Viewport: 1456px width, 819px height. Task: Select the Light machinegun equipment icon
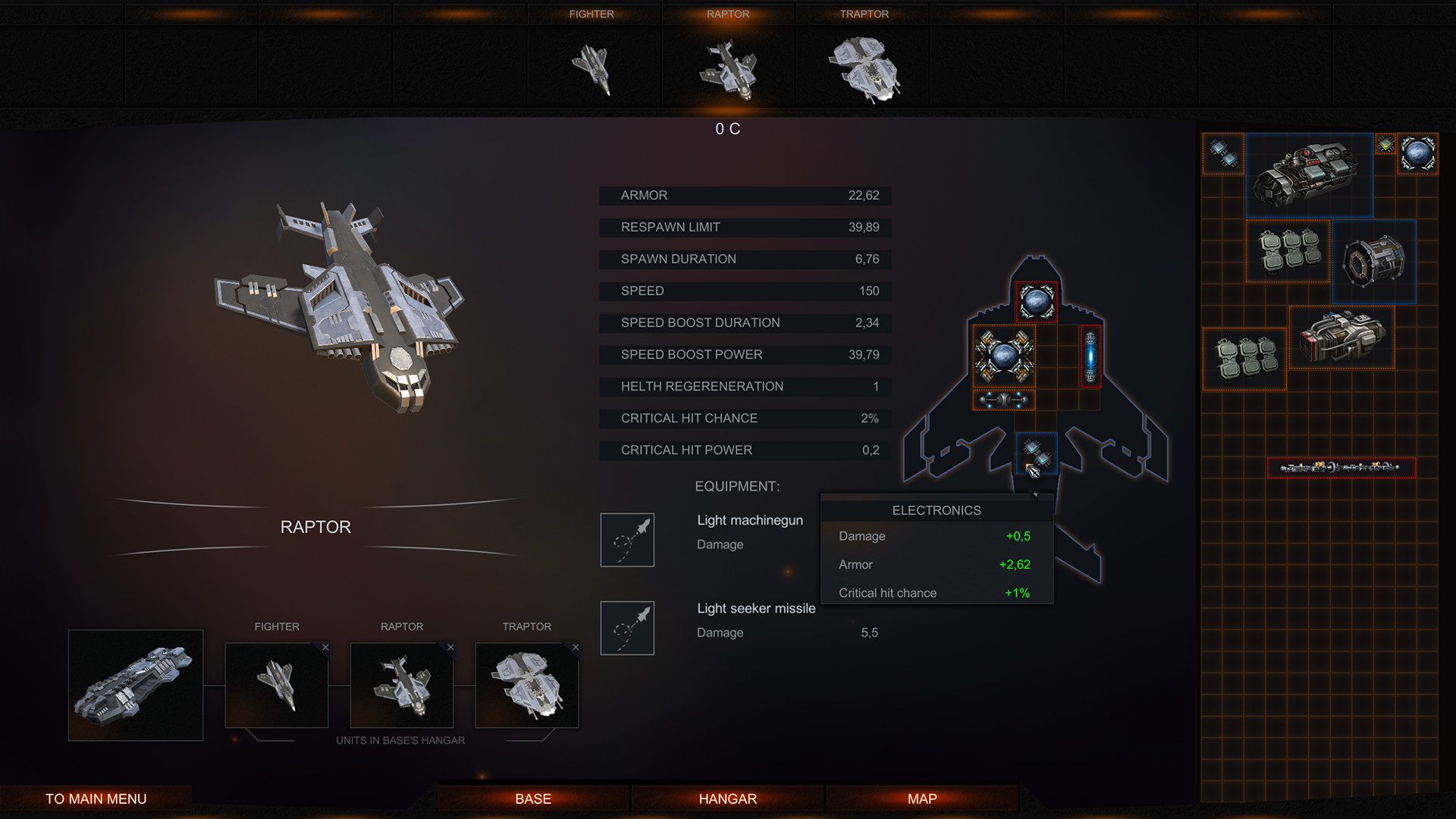click(x=627, y=540)
